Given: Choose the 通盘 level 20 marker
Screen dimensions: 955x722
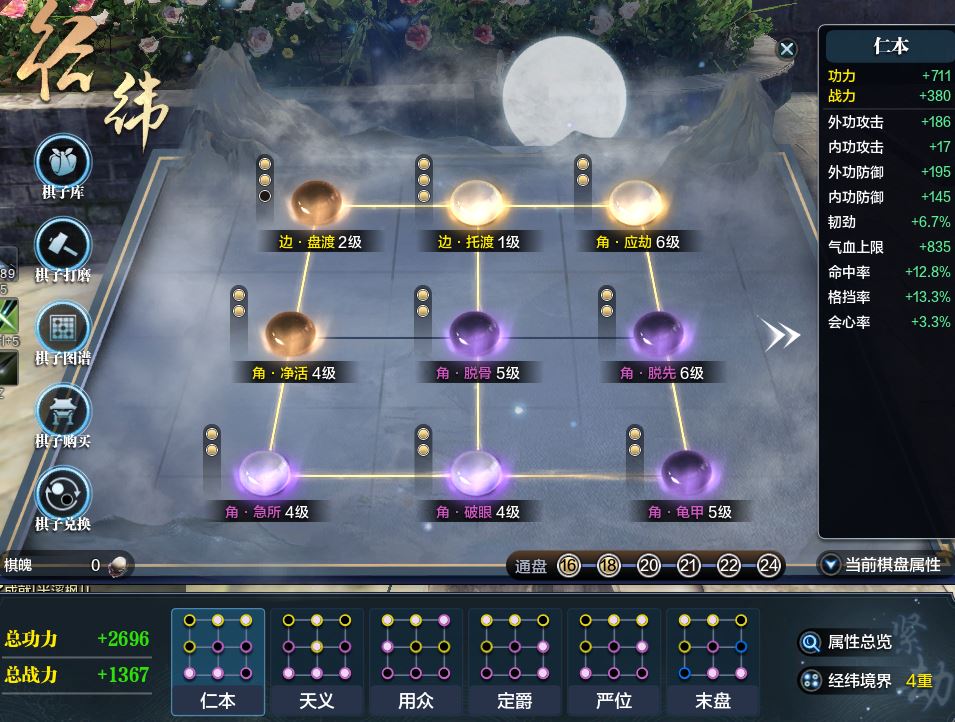Looking at the screenshot, I should [x=648, y=566].
